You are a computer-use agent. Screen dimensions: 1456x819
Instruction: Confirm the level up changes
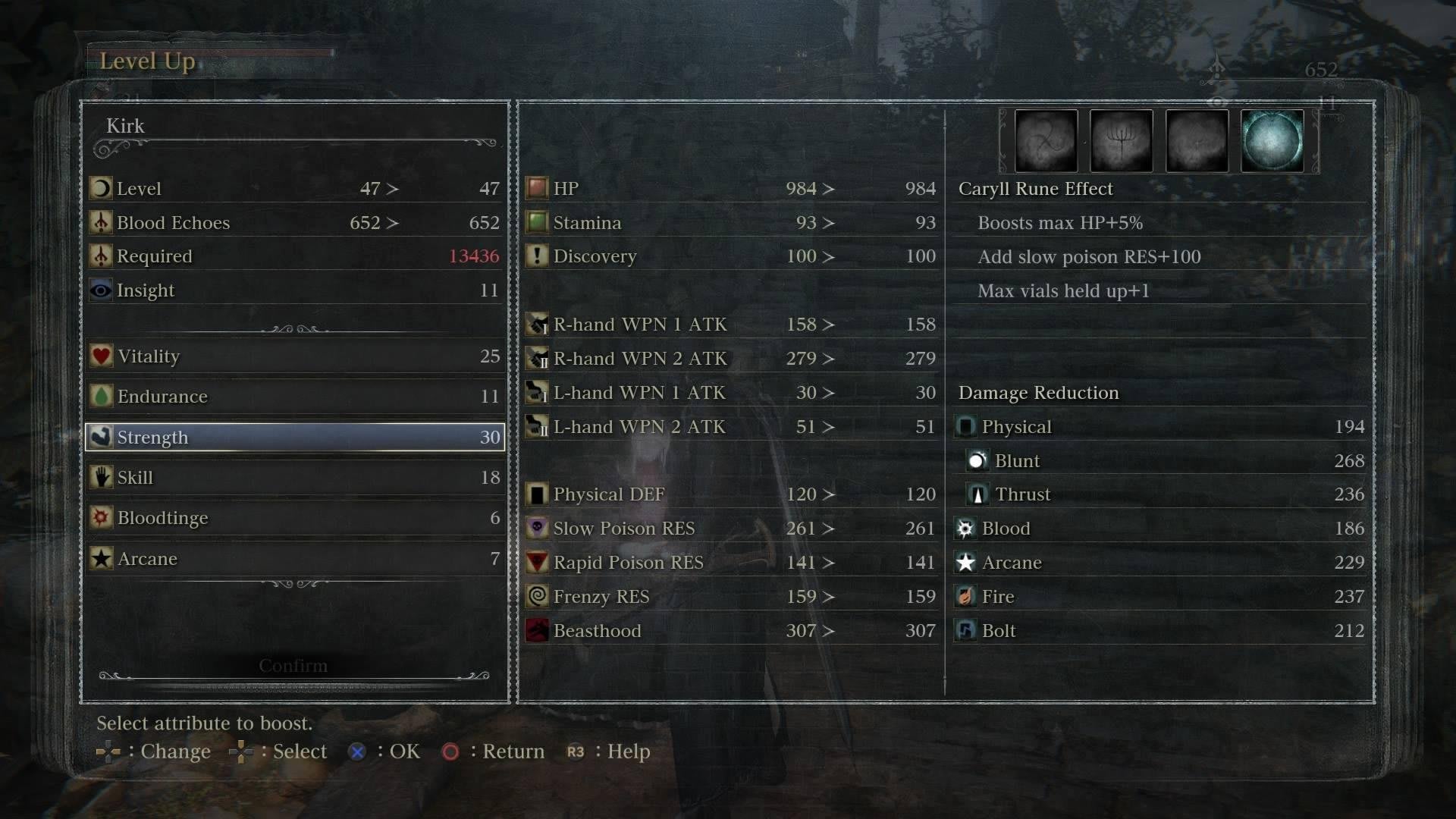pyautogui.click(x=293, y=666)
